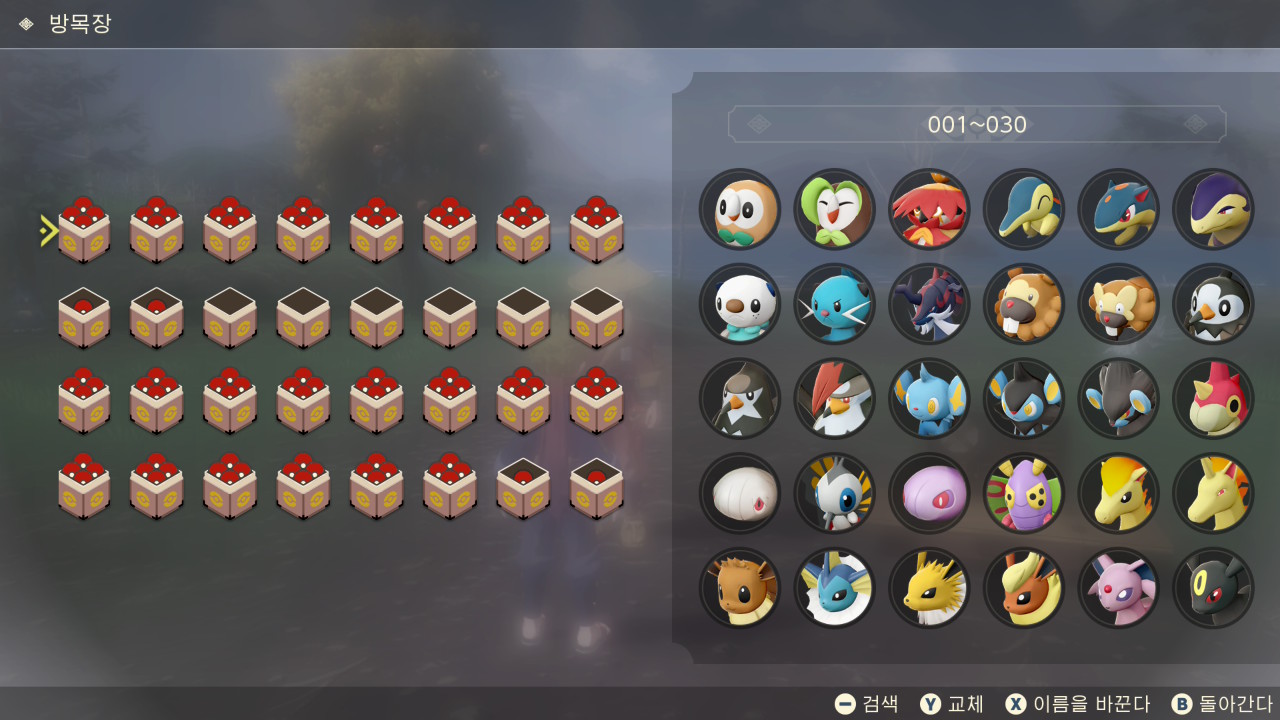Select Rowlet in the pasture box

click(x=740, y=209)
